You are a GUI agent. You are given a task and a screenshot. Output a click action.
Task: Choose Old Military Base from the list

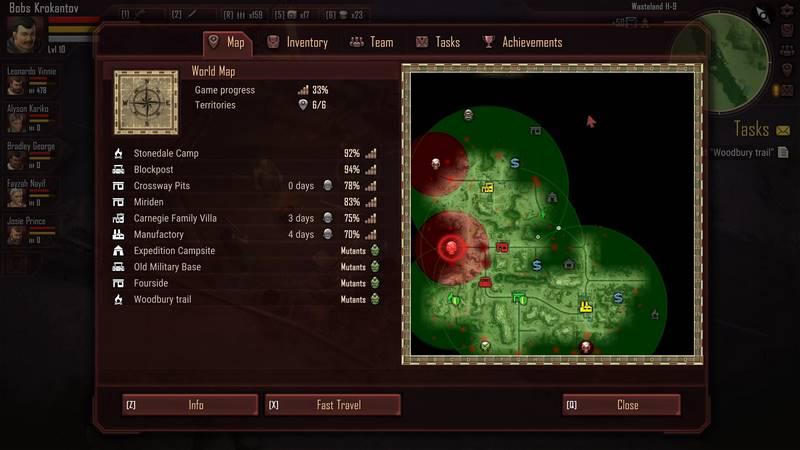point(167,267)
